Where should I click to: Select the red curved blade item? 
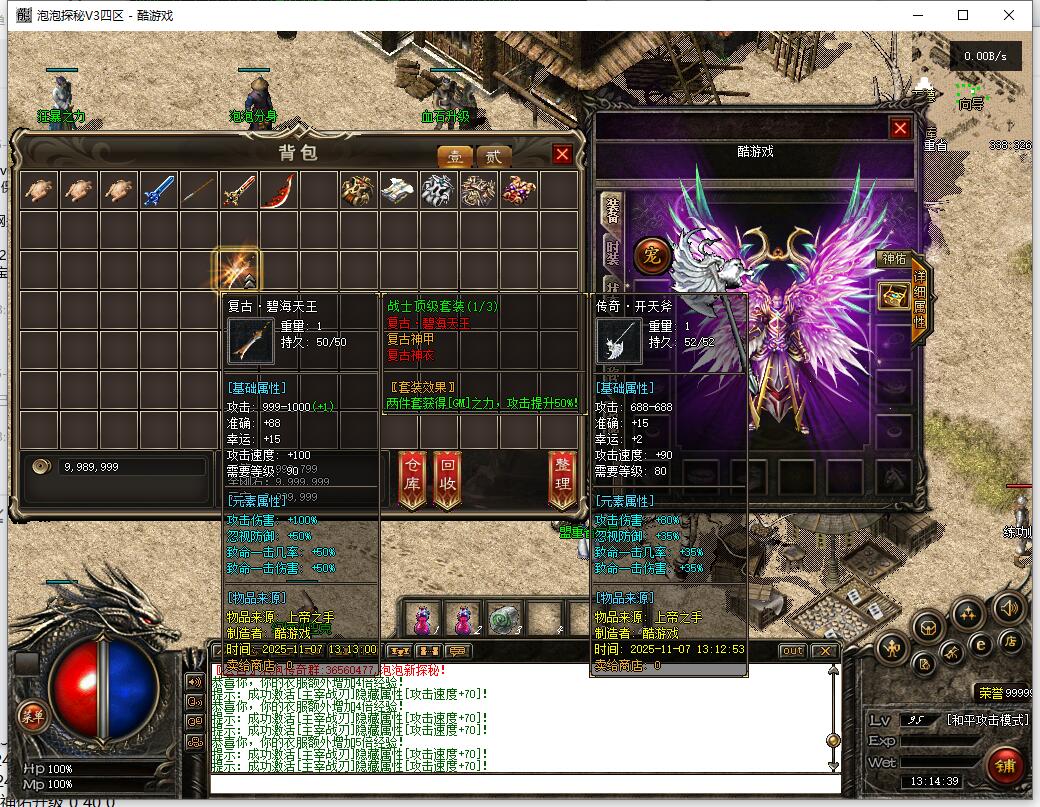coord(279,189)
